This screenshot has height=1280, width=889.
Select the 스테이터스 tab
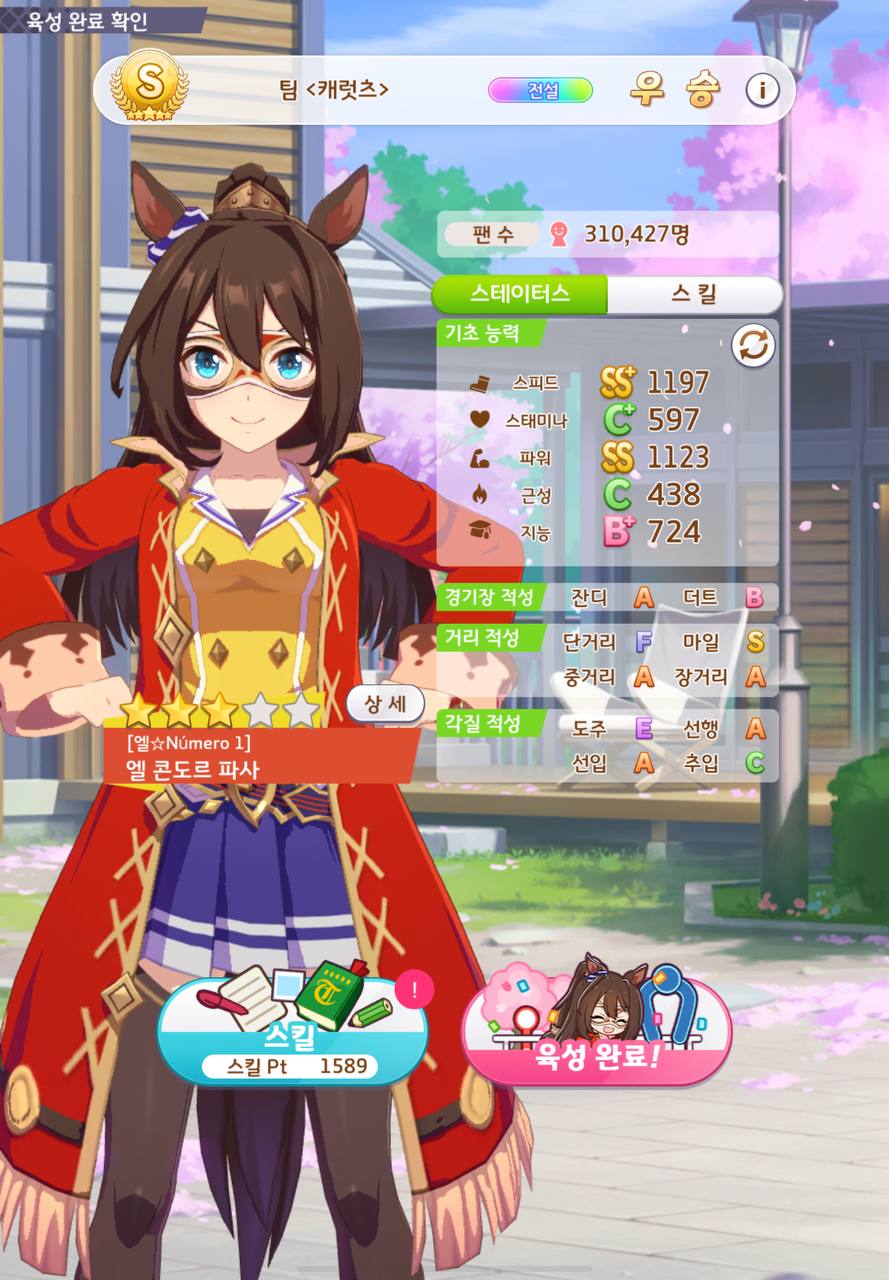click(x=520, y=294)
